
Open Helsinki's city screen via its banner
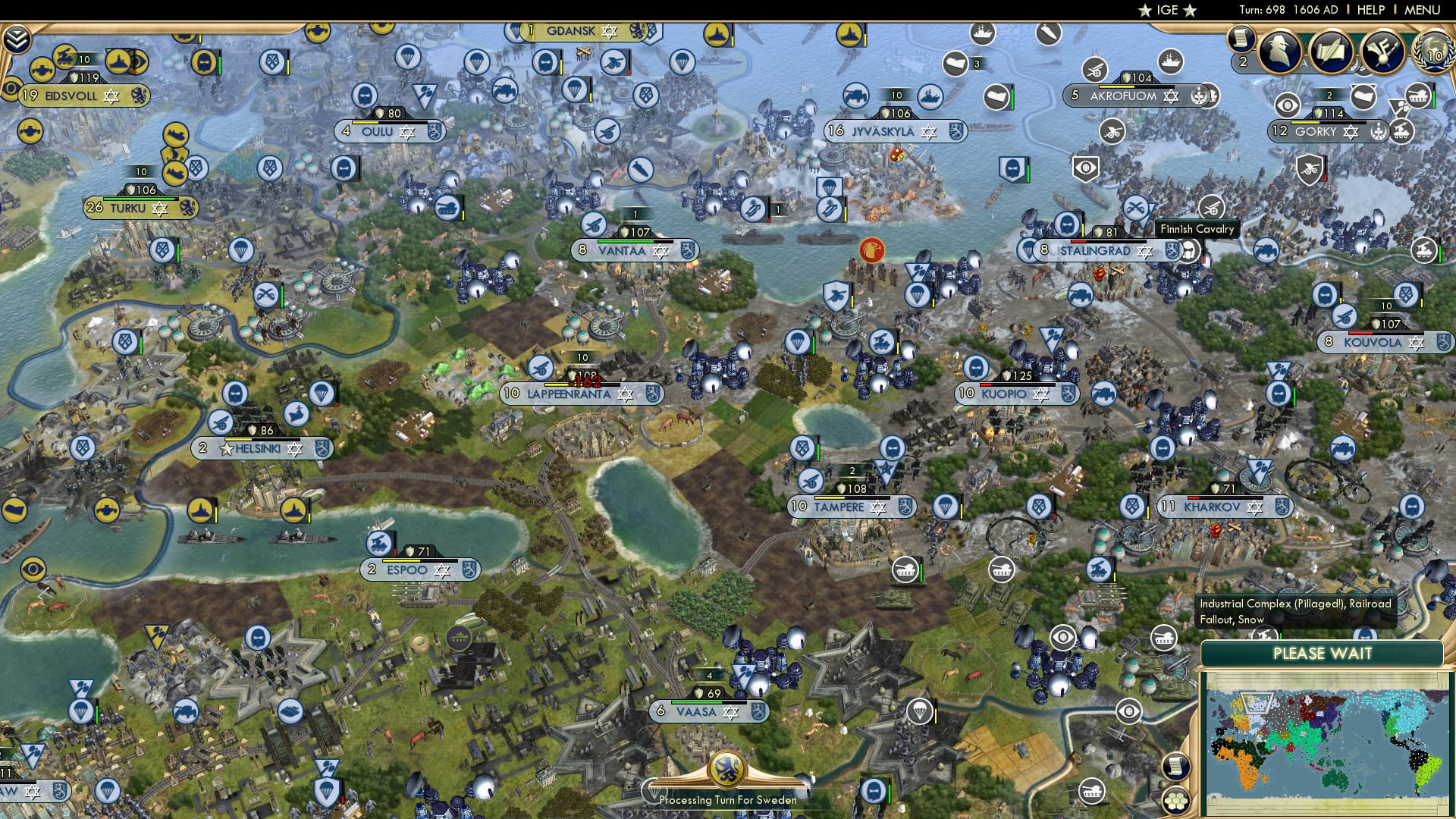262,448
